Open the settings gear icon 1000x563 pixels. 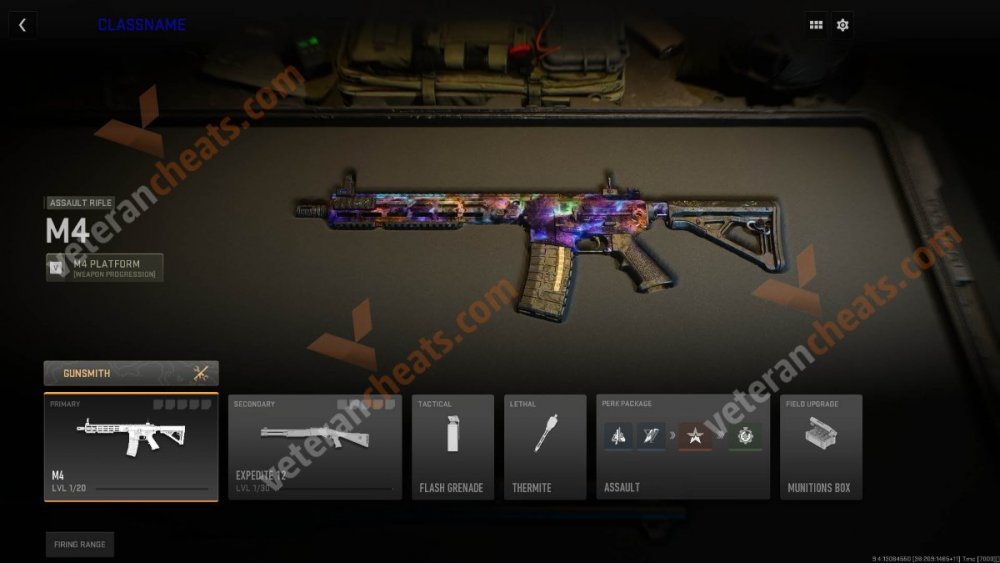coord(843,25)
